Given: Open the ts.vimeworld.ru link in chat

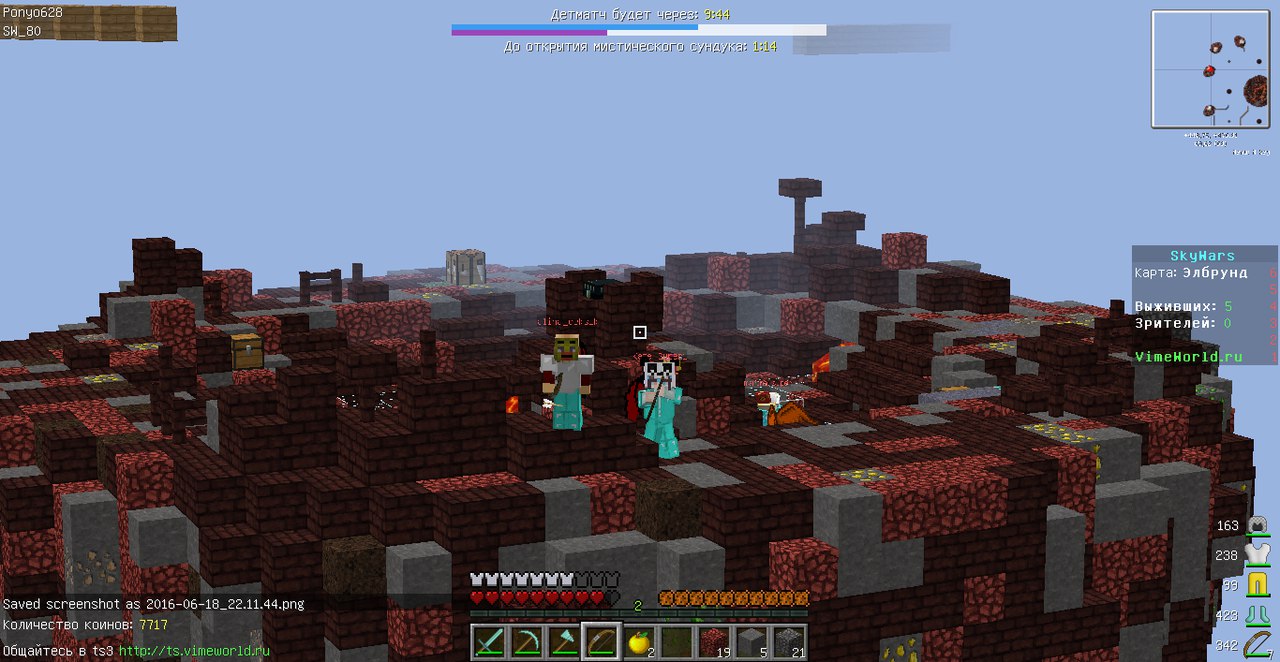Looking at the screenshot, I should 194,650.
